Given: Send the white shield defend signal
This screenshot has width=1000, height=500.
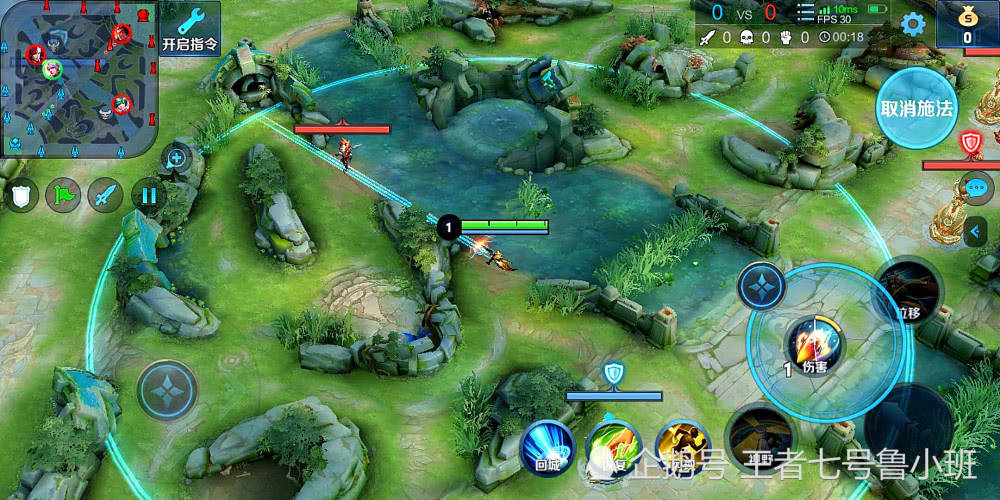Looking at the screenshot, I should pyautogui.click(x=22, y=195).
